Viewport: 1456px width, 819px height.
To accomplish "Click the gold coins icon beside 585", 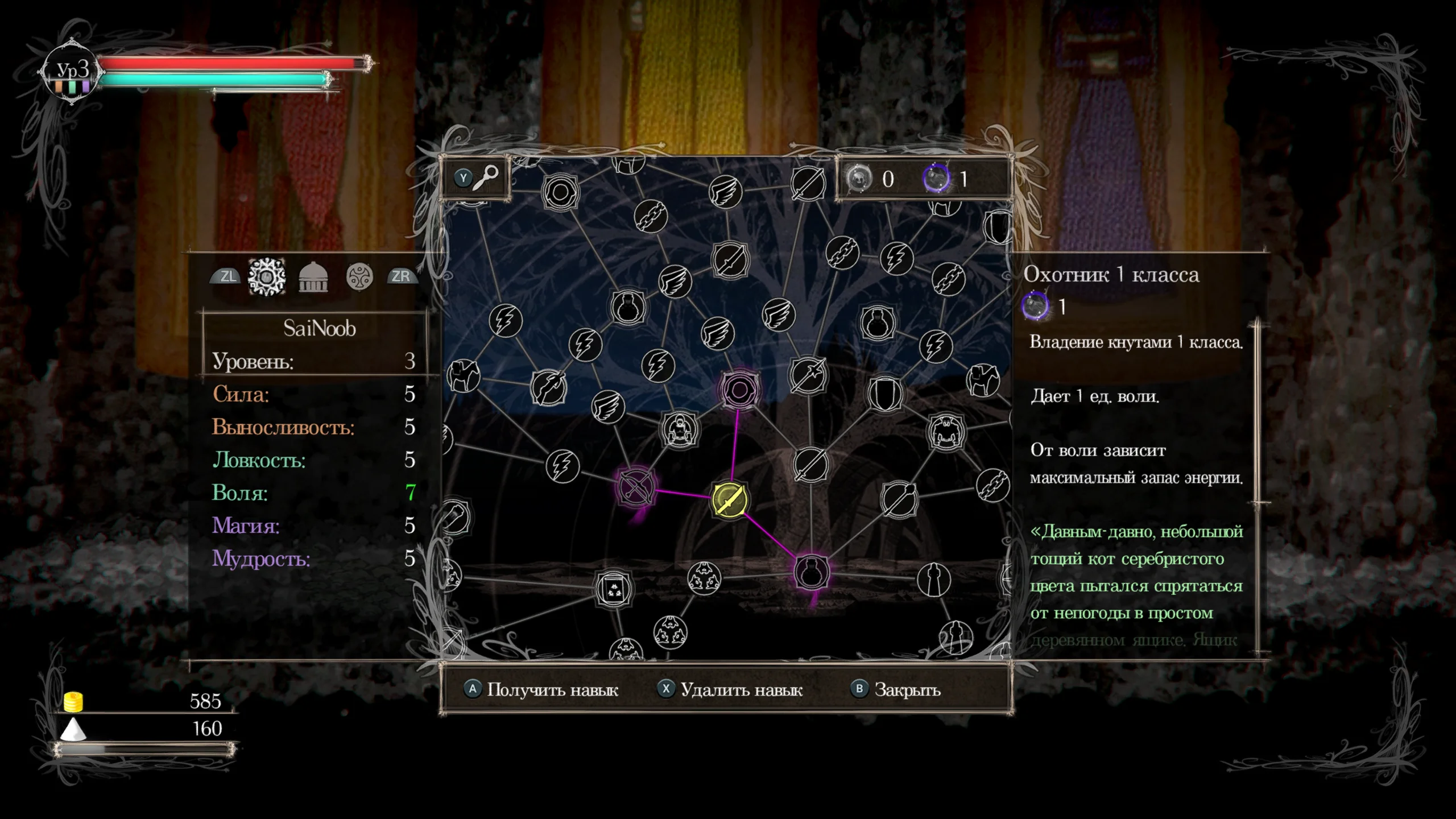I will [74, 702].
